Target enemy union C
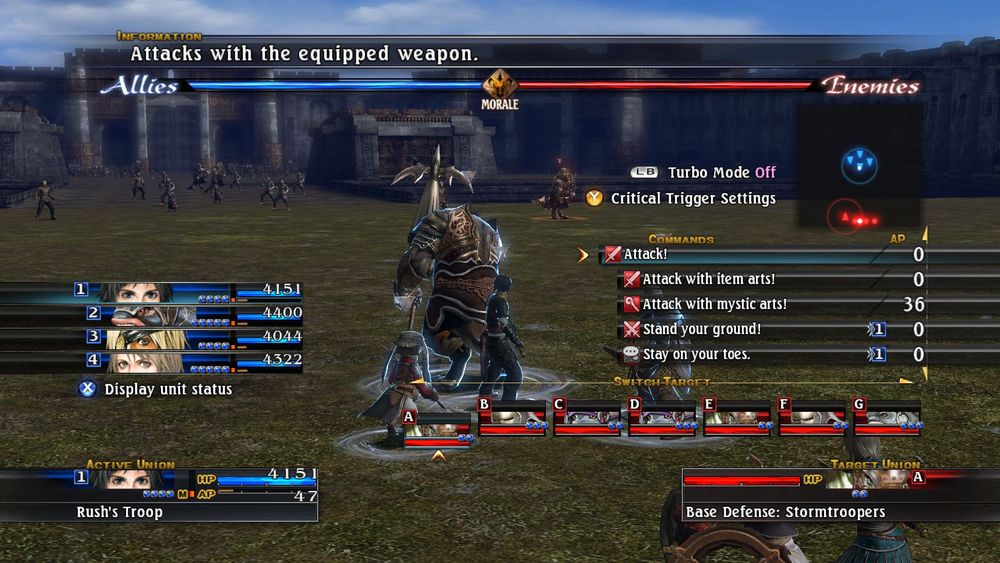Screen dimensions: 1000x563 [586, 419]
